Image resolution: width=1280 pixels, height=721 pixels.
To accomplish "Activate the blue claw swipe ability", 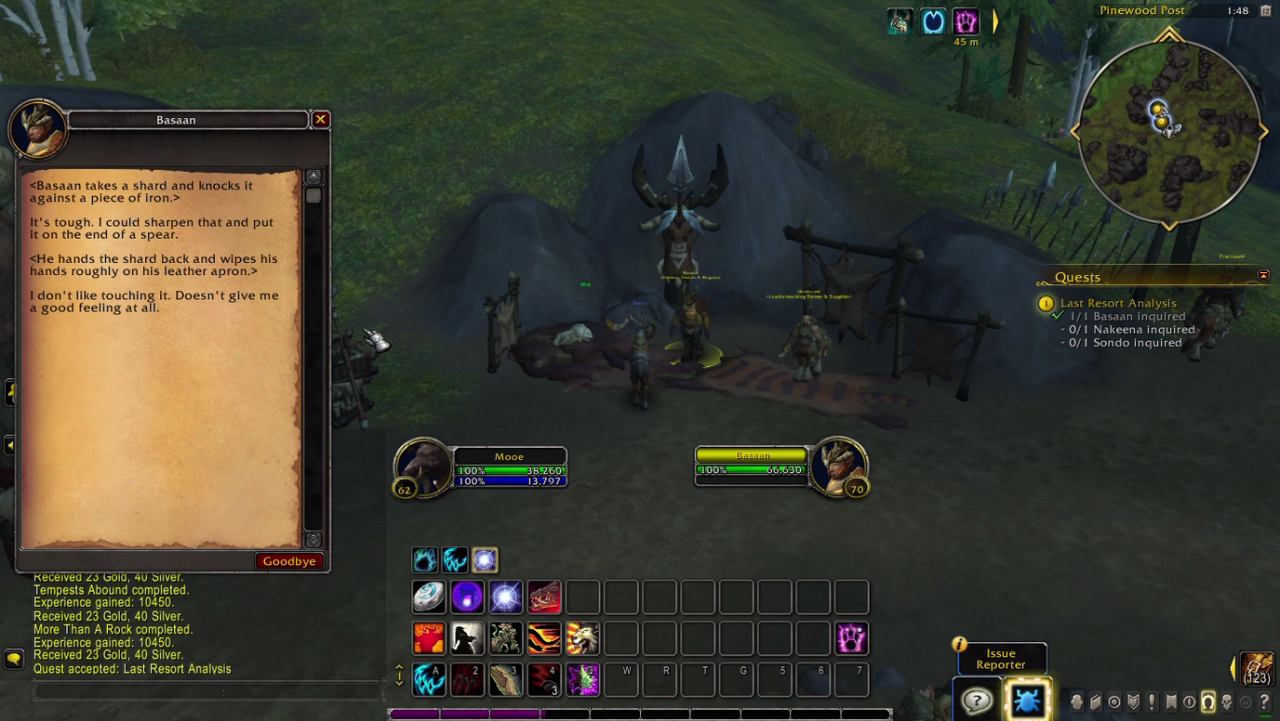I will 429,679.
